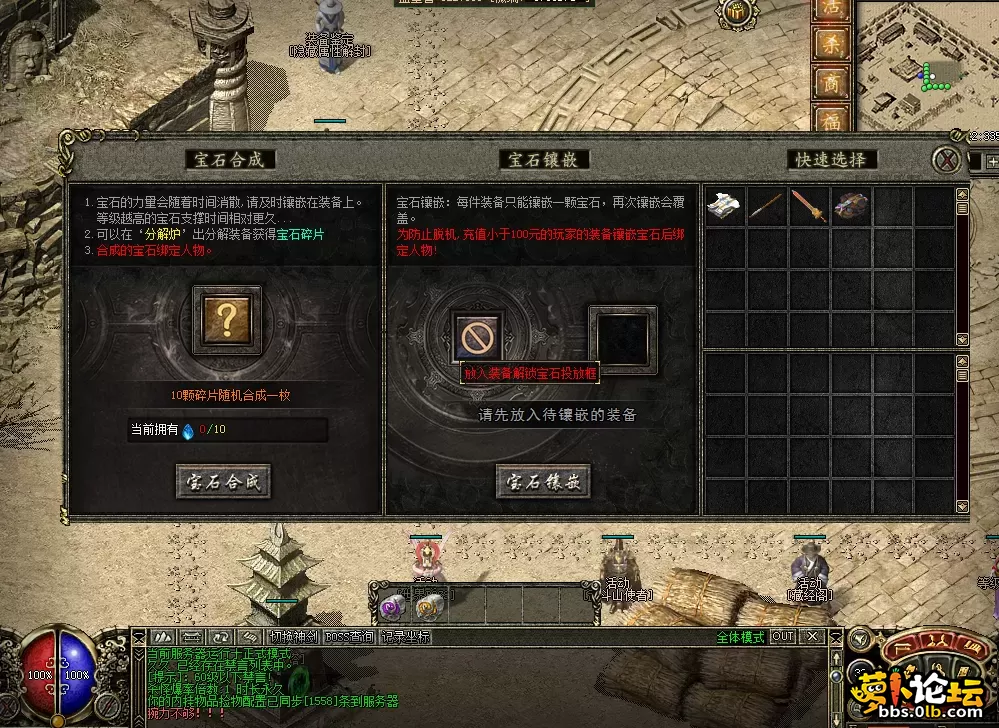Select the purple armor item in quick select
Image resolution: width=999 pixels, height=728 pixels.
pos(851,206)
